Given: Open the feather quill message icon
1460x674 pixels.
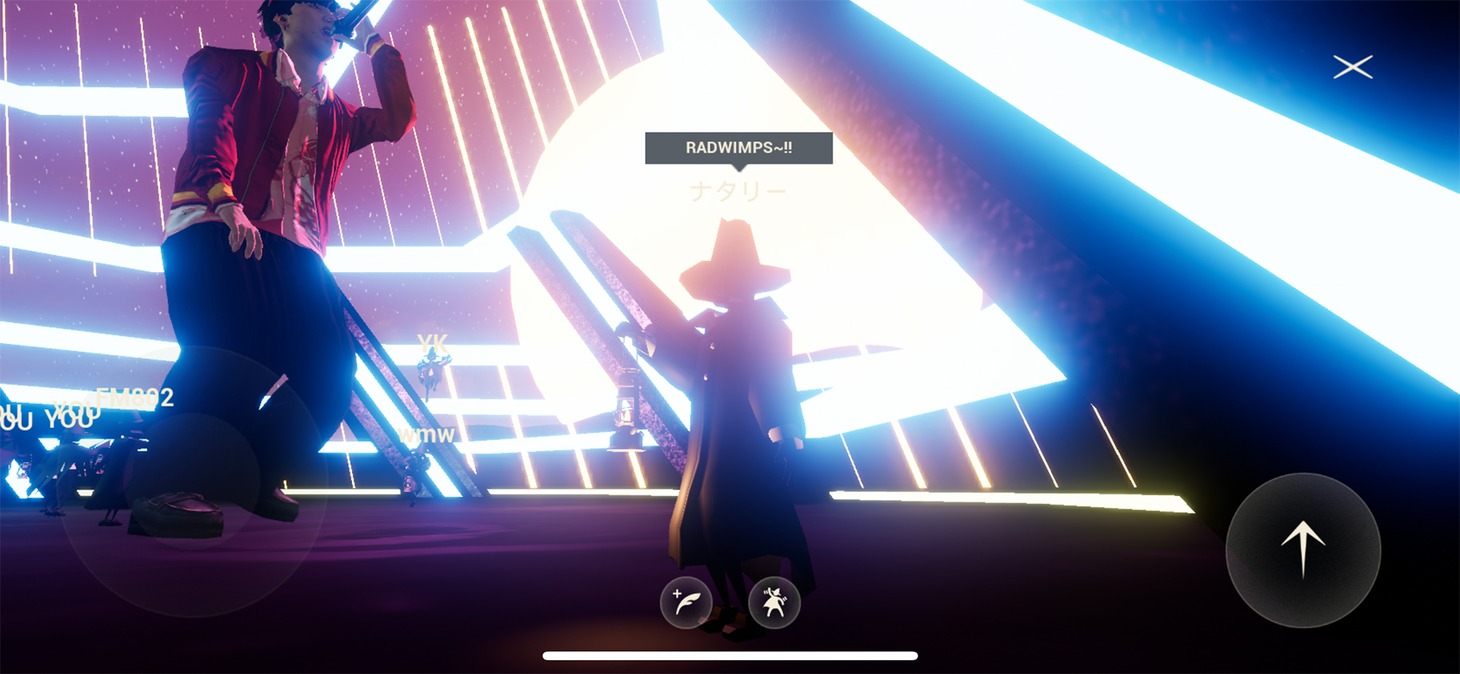Looking at the screenshot, I should [x=686, y=603].
